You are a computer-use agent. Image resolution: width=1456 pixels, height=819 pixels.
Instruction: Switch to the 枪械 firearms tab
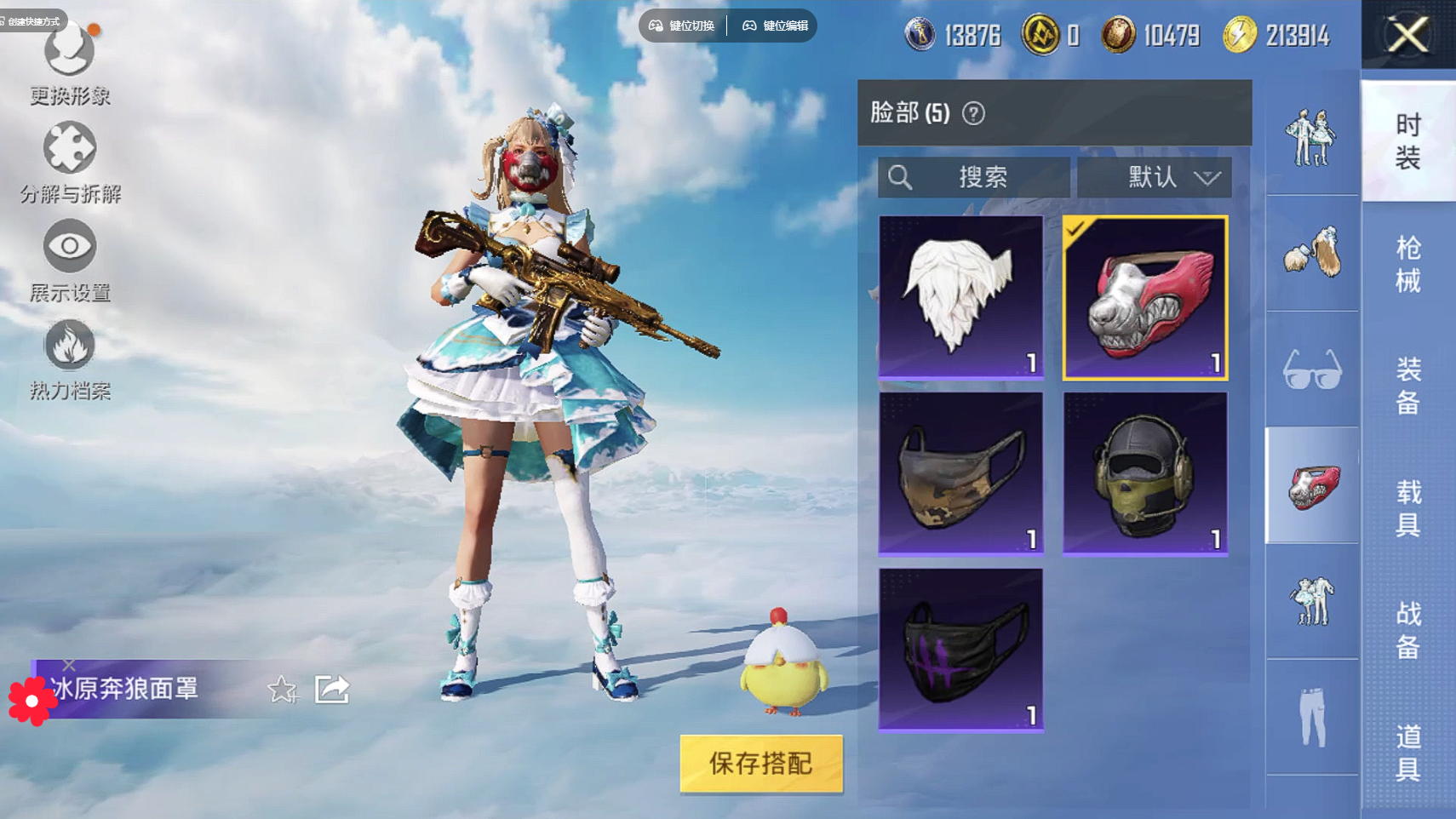1408,264
